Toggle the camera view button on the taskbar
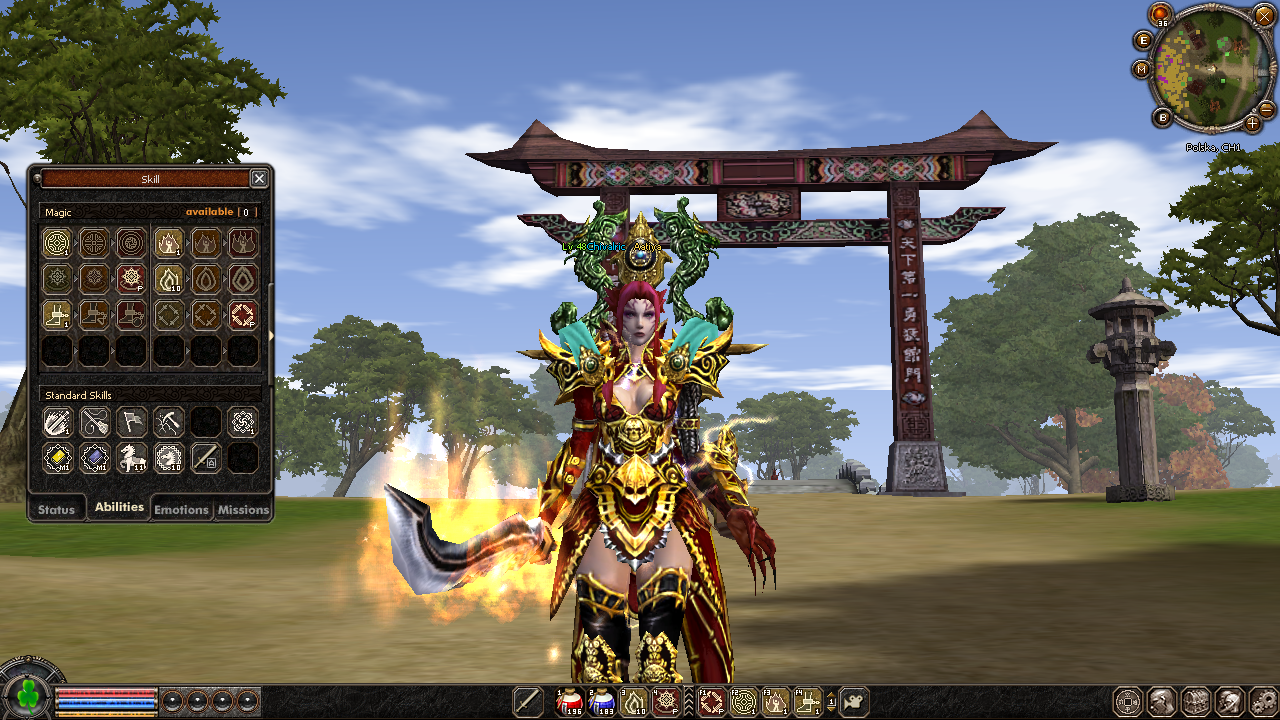The image size is (1280, 720). pos(854,702)
